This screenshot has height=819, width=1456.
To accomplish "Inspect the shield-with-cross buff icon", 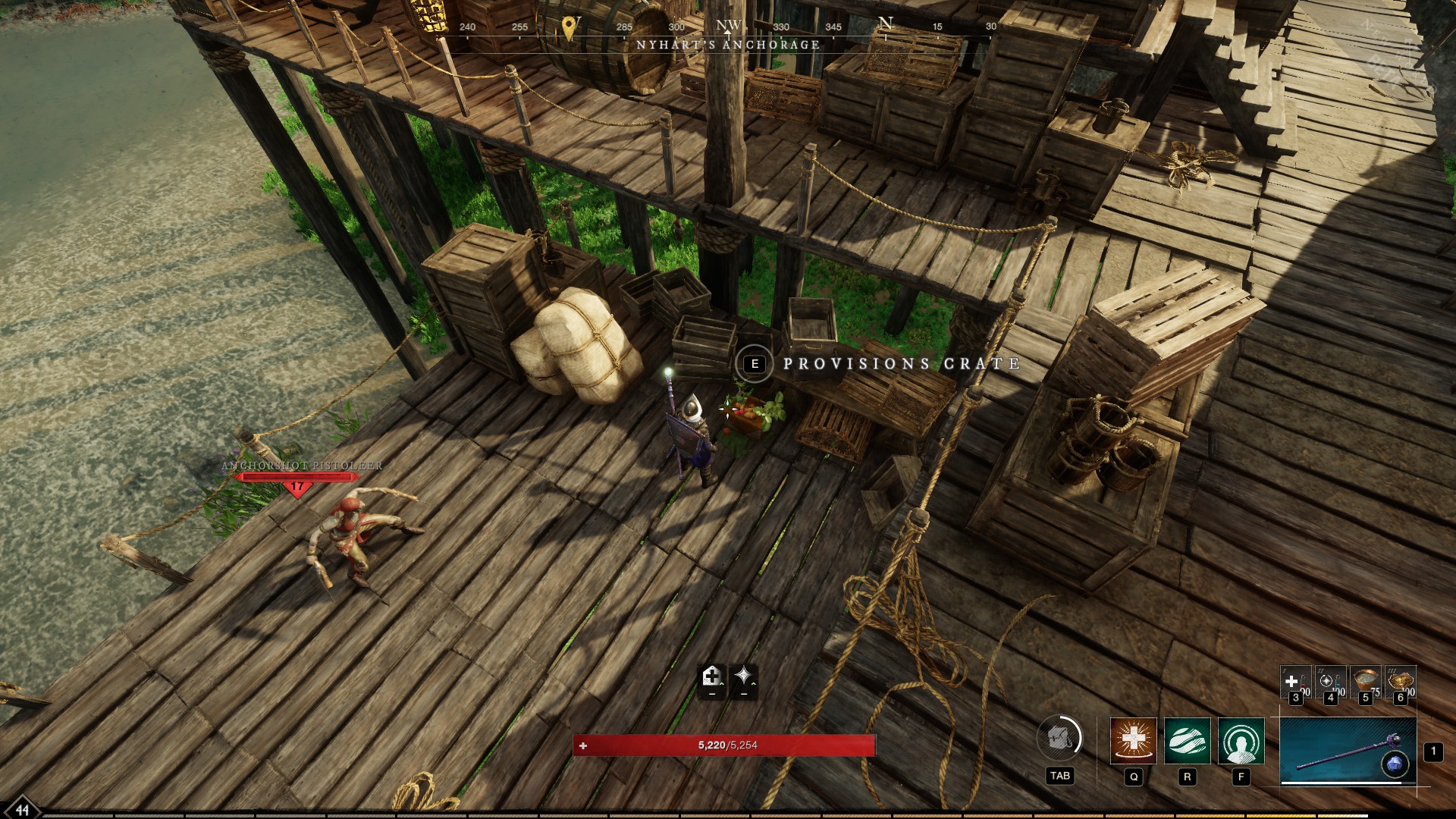I will pyautogui.click(x=711, y=676).
